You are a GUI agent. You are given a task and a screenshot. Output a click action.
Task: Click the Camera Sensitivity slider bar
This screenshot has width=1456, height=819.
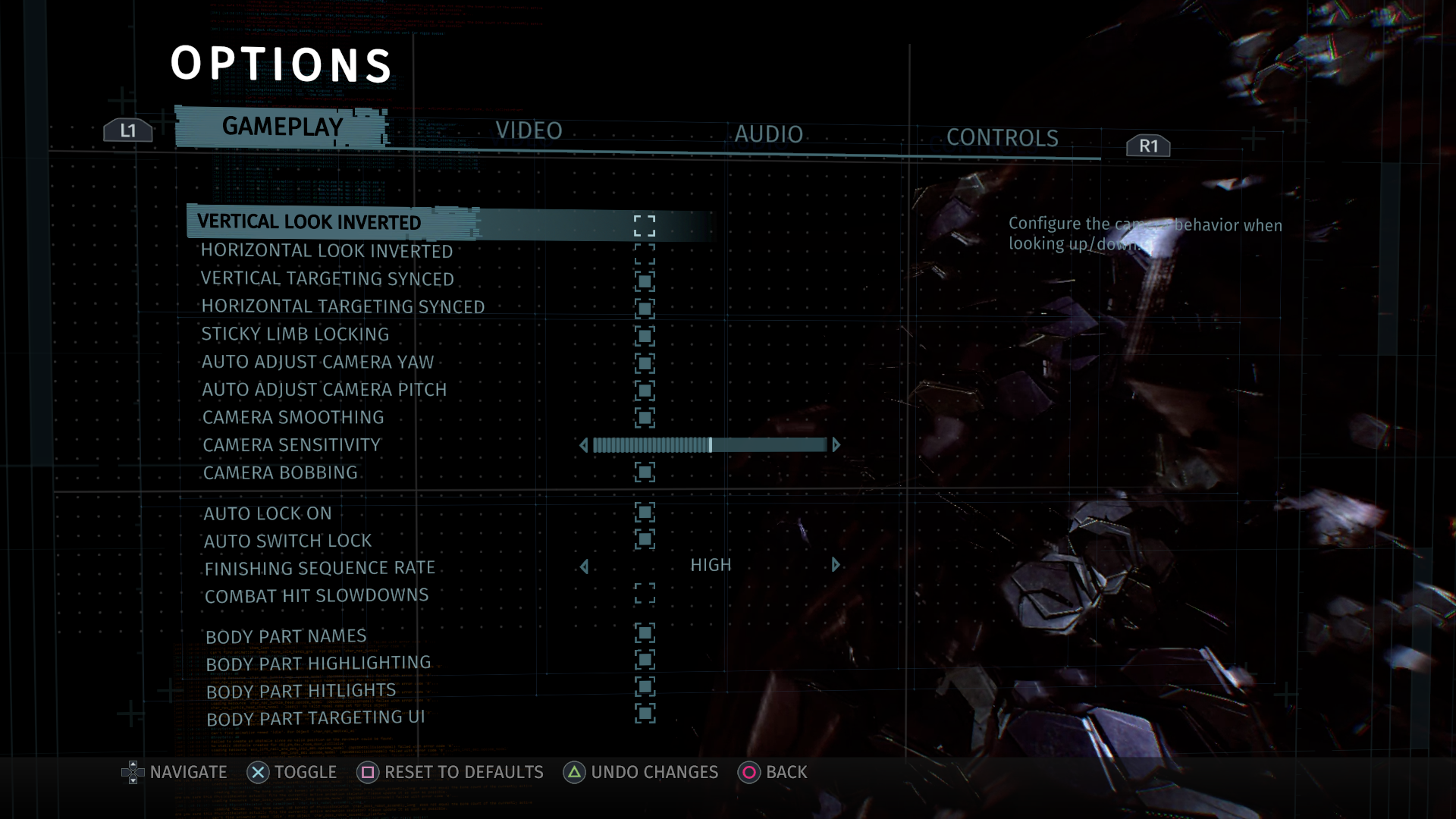coord(709,445)
